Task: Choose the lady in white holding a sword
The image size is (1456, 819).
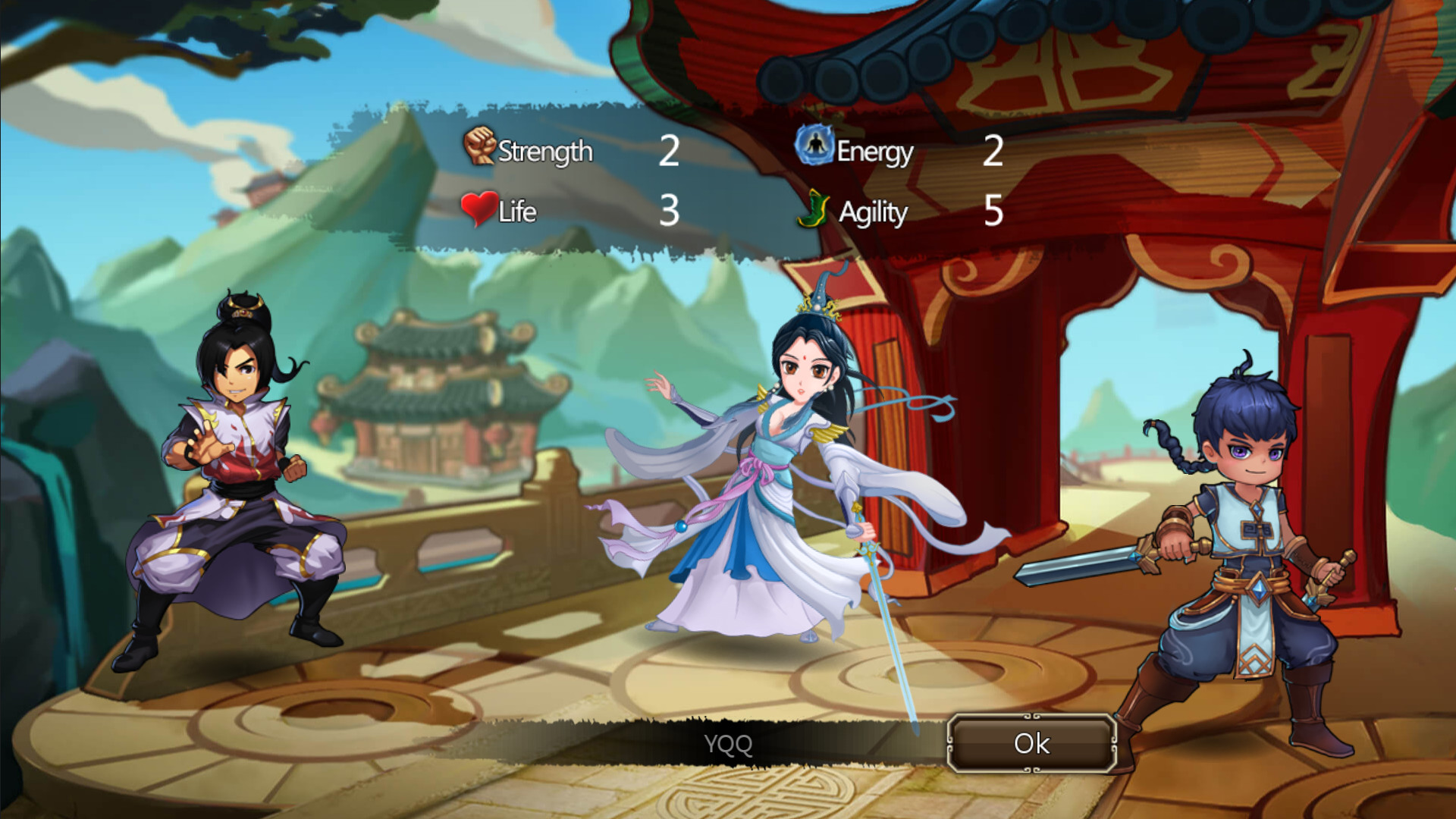Action: [x=789, y=485]
